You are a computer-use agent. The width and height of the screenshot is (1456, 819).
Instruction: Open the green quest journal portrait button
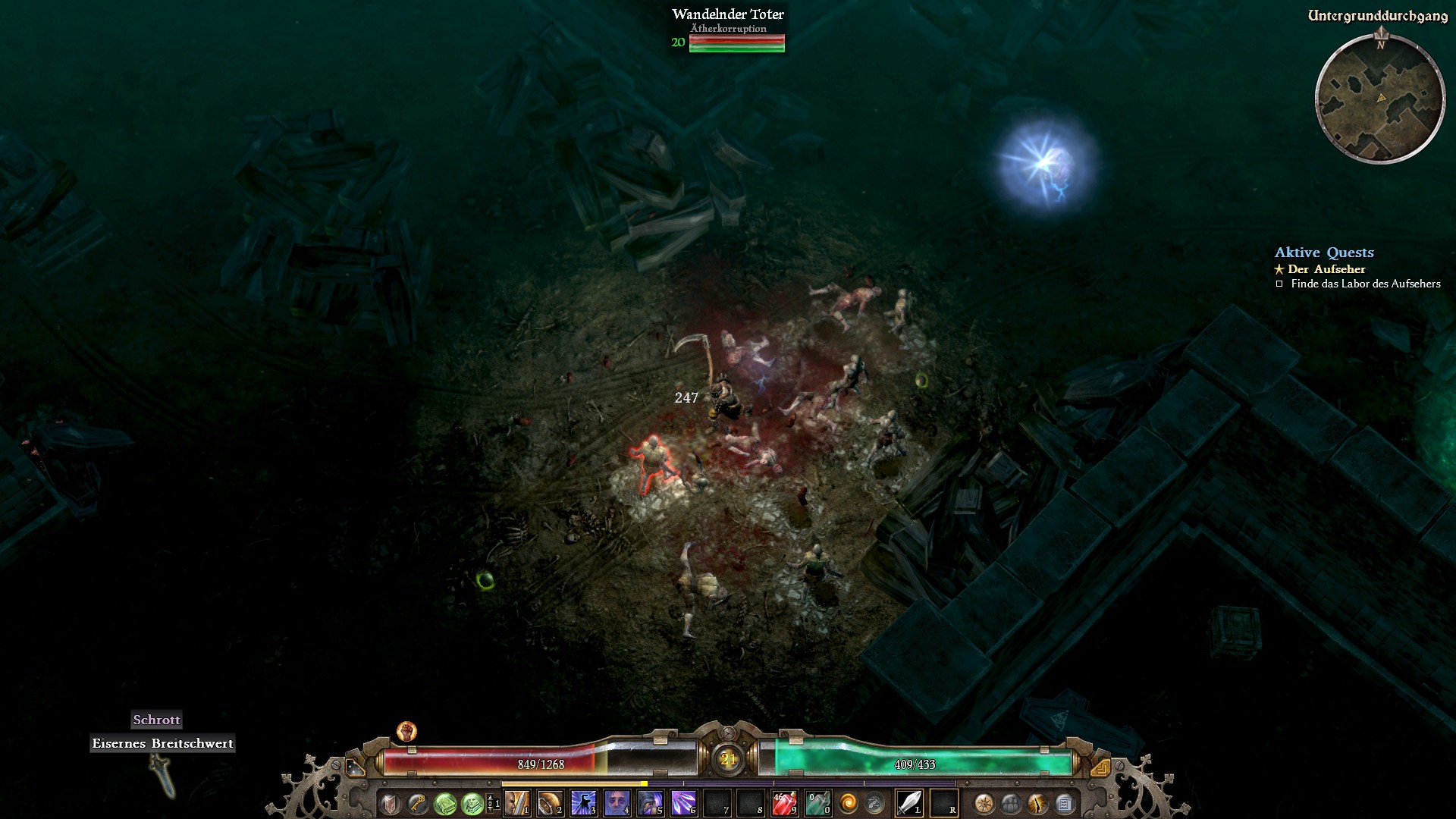coord(472,803)
